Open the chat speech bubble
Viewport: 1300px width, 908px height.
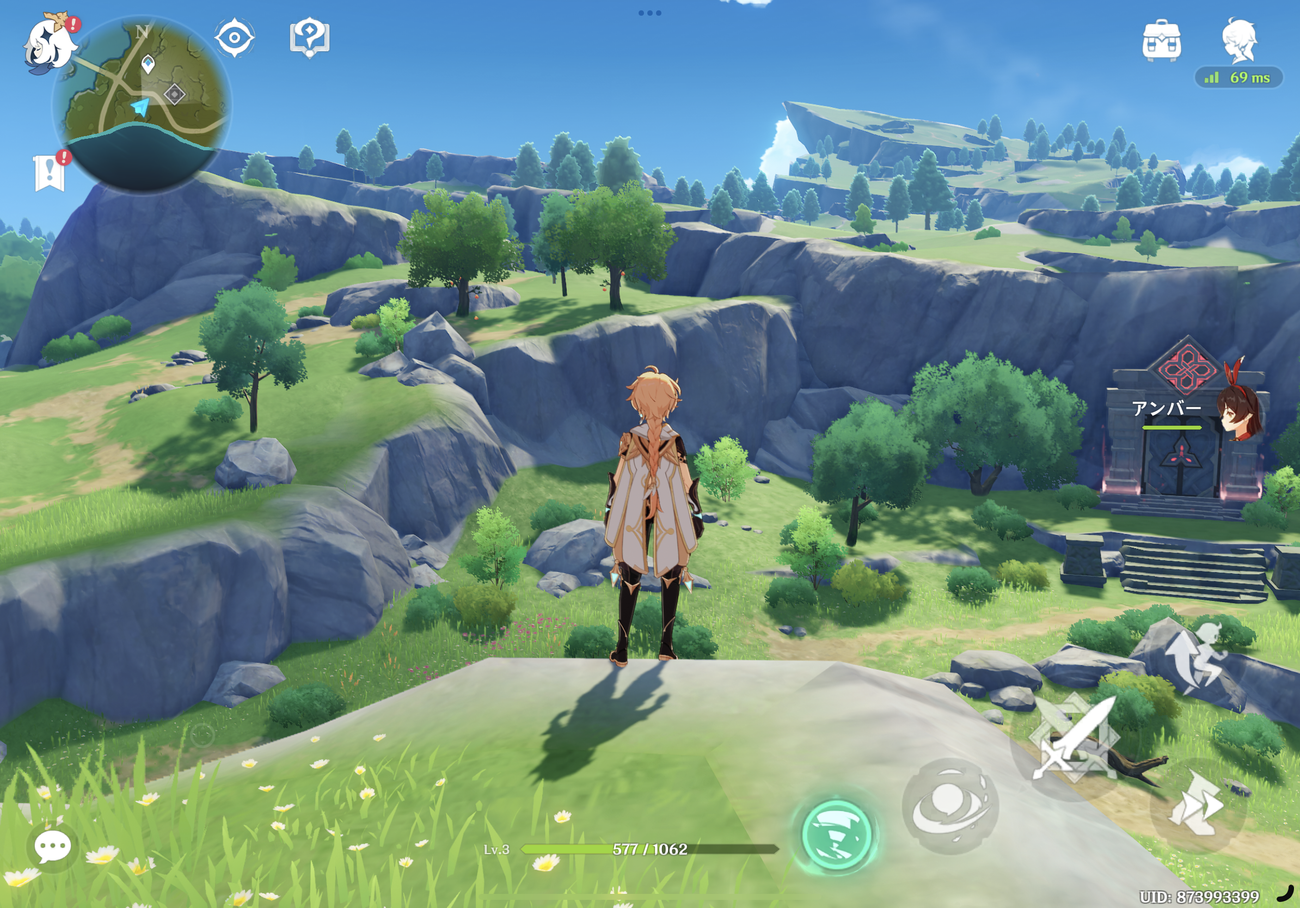coord(52,847)
